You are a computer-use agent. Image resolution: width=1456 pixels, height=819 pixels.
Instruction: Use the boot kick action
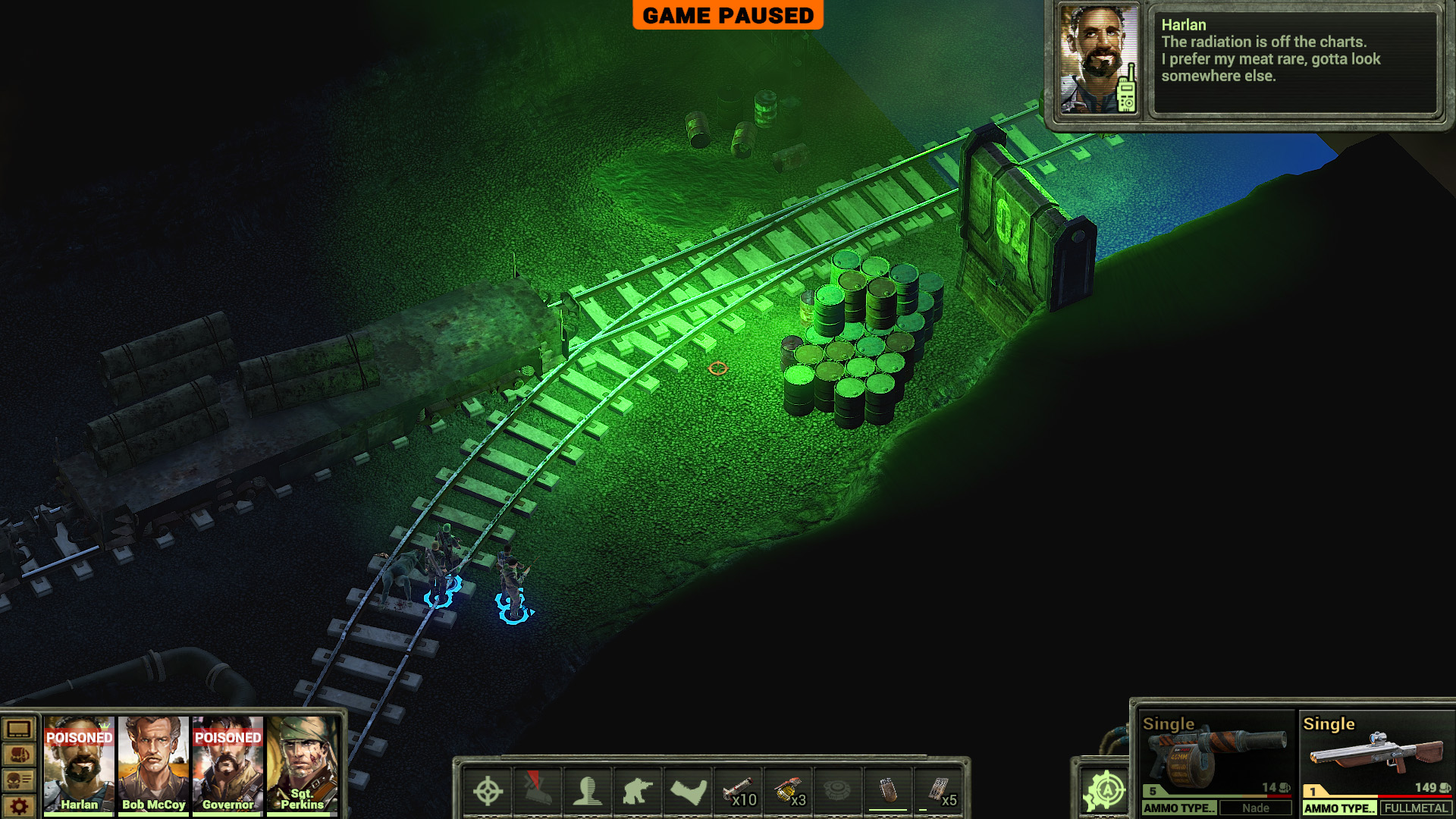click(688, 792)
